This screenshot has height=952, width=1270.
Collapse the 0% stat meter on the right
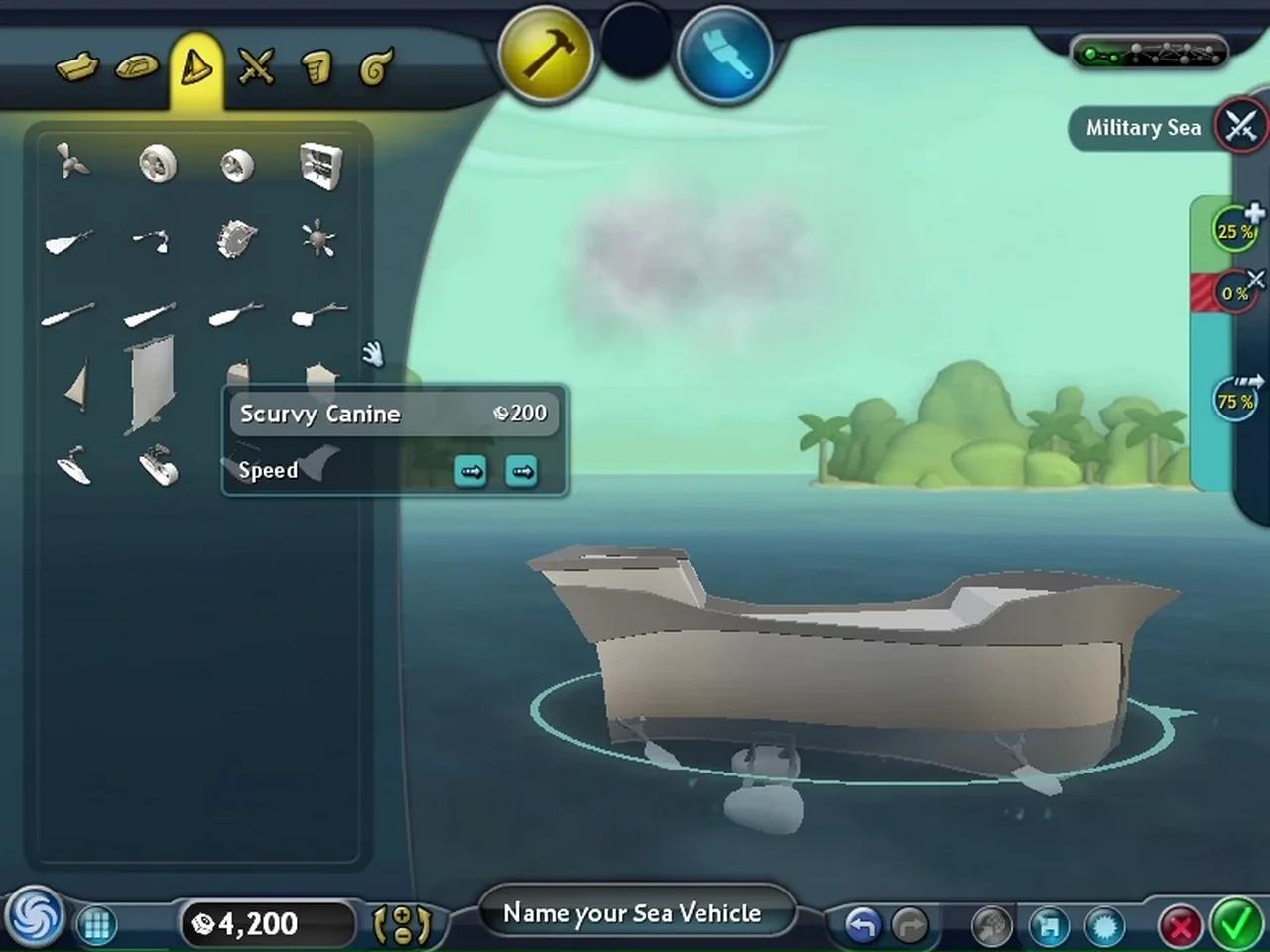pyautogui.click(x=1256, y=278)
